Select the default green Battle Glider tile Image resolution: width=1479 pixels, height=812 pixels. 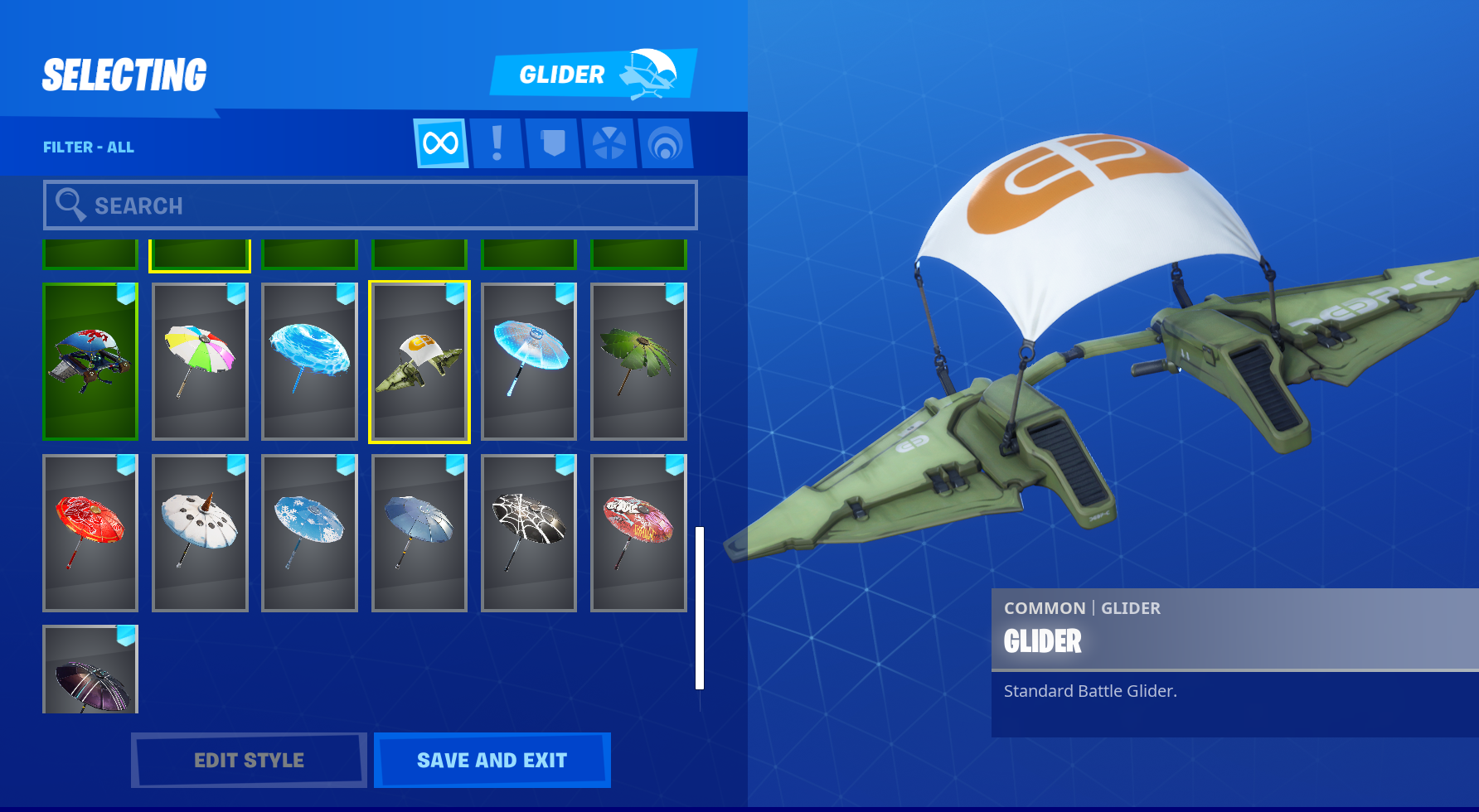[x=419, y=361]
